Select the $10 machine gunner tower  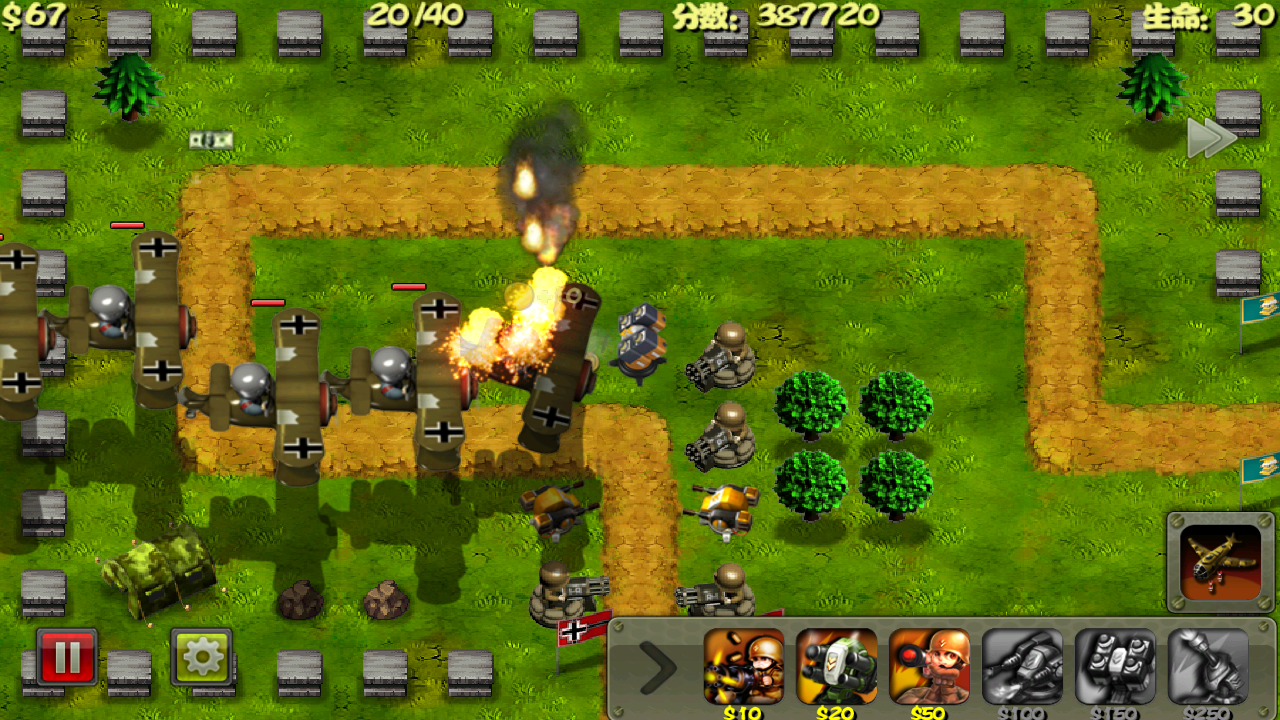[x=743, y=667]
